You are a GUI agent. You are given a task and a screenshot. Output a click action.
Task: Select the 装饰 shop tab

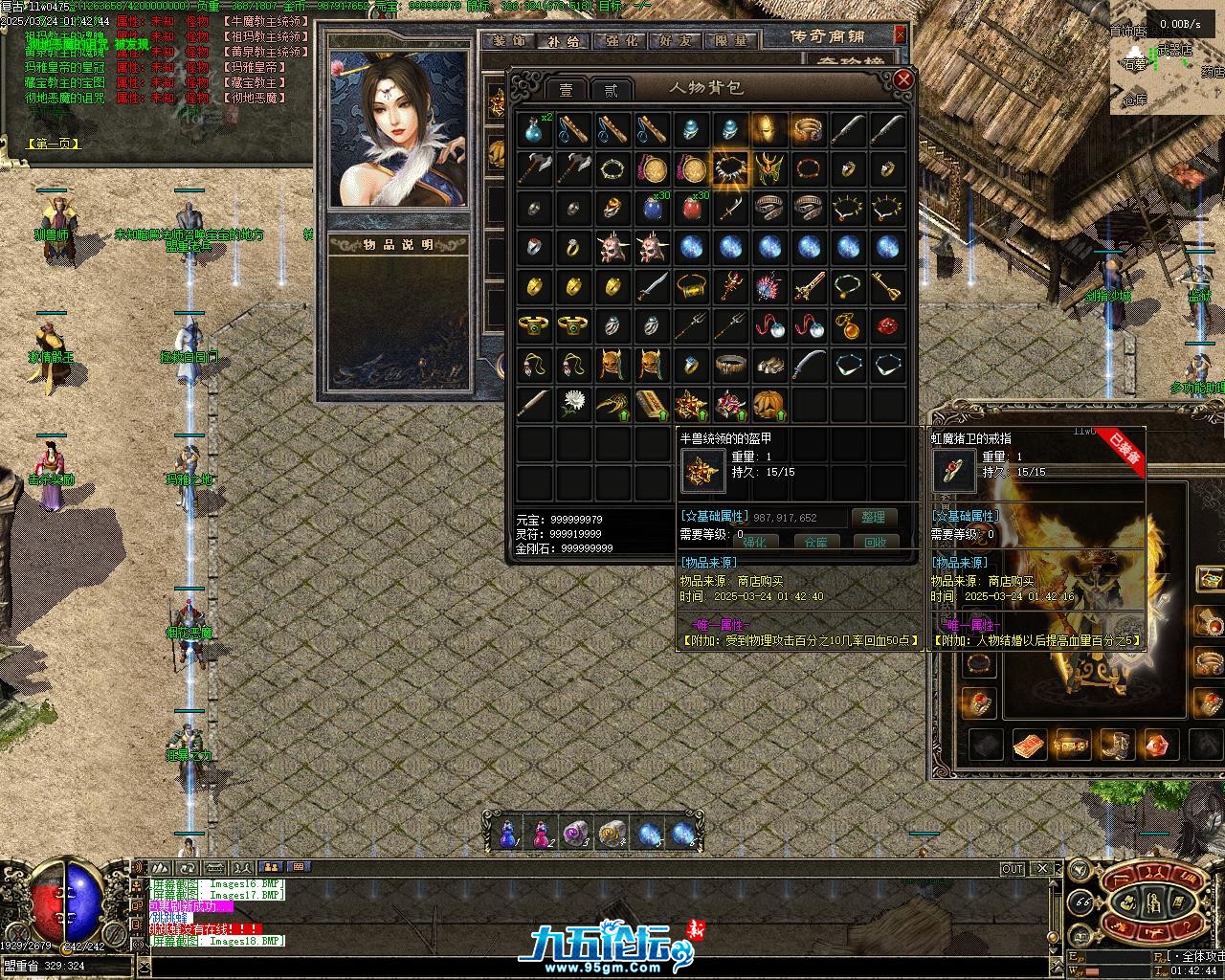(x=508, y=41)
